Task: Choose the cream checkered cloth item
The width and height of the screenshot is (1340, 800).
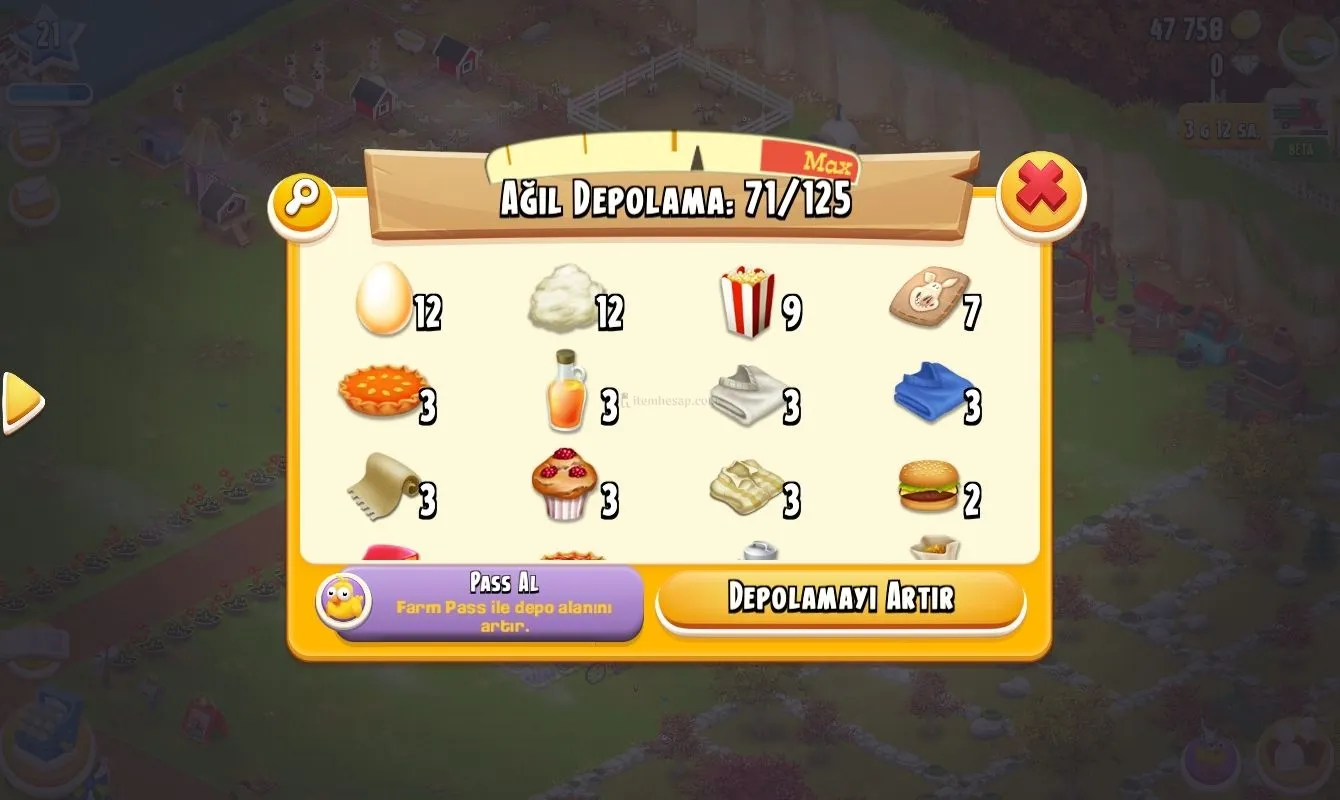Action: (747, 484)
